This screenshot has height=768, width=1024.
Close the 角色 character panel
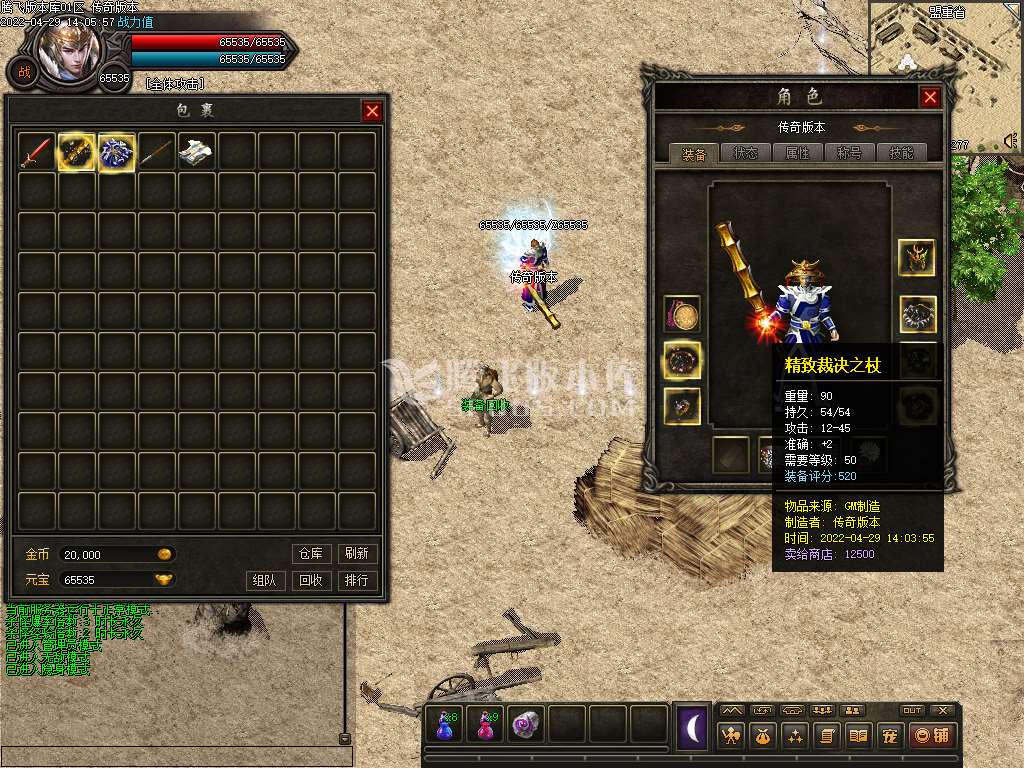930,97
